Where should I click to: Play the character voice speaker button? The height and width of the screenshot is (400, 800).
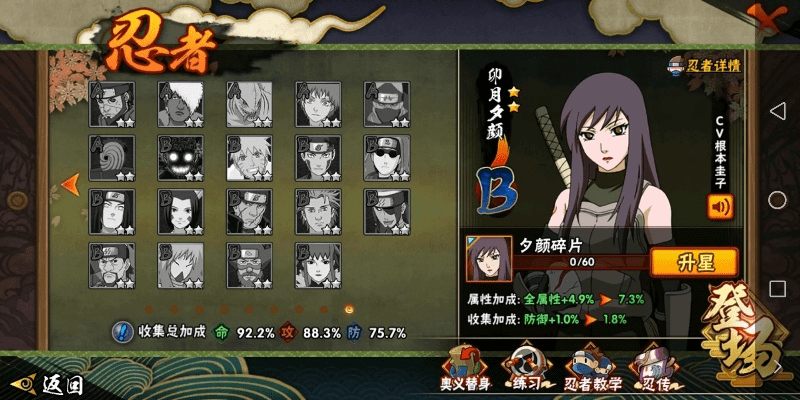pyautogui.click(x=720, y=207)
